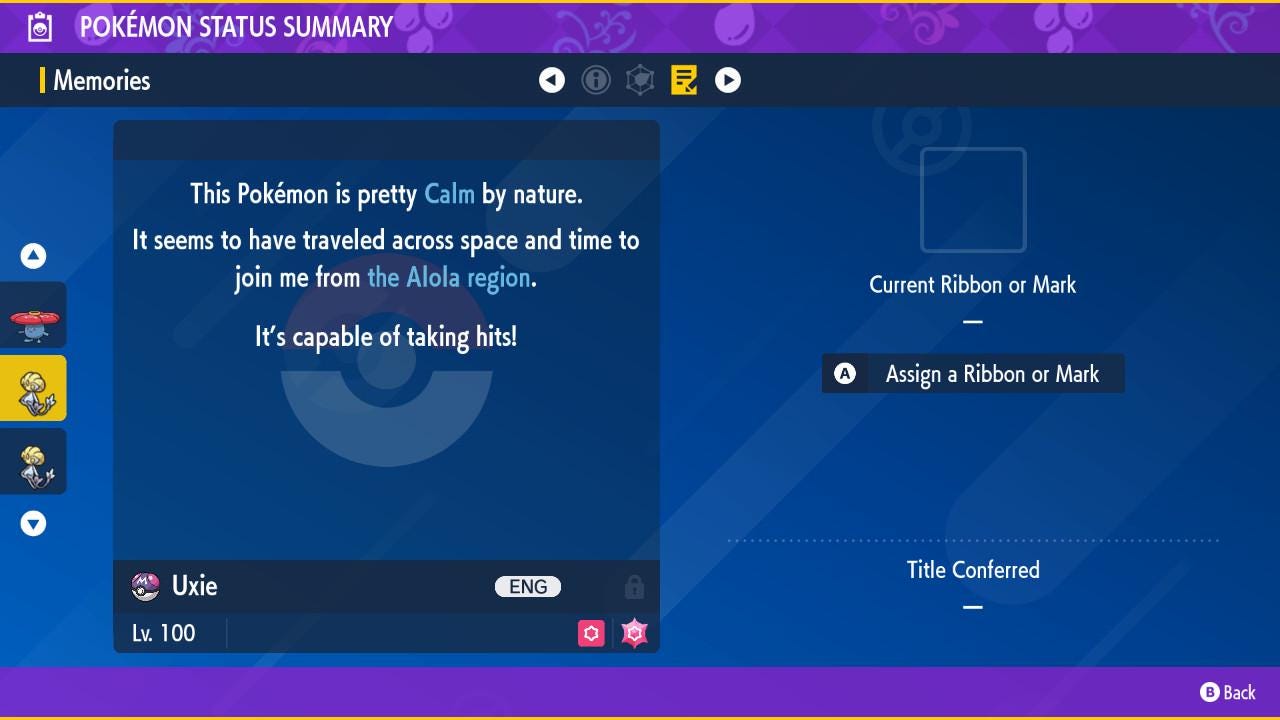Switch to the info tab icon
1280x720 pixels.
(x=596, y=80)
